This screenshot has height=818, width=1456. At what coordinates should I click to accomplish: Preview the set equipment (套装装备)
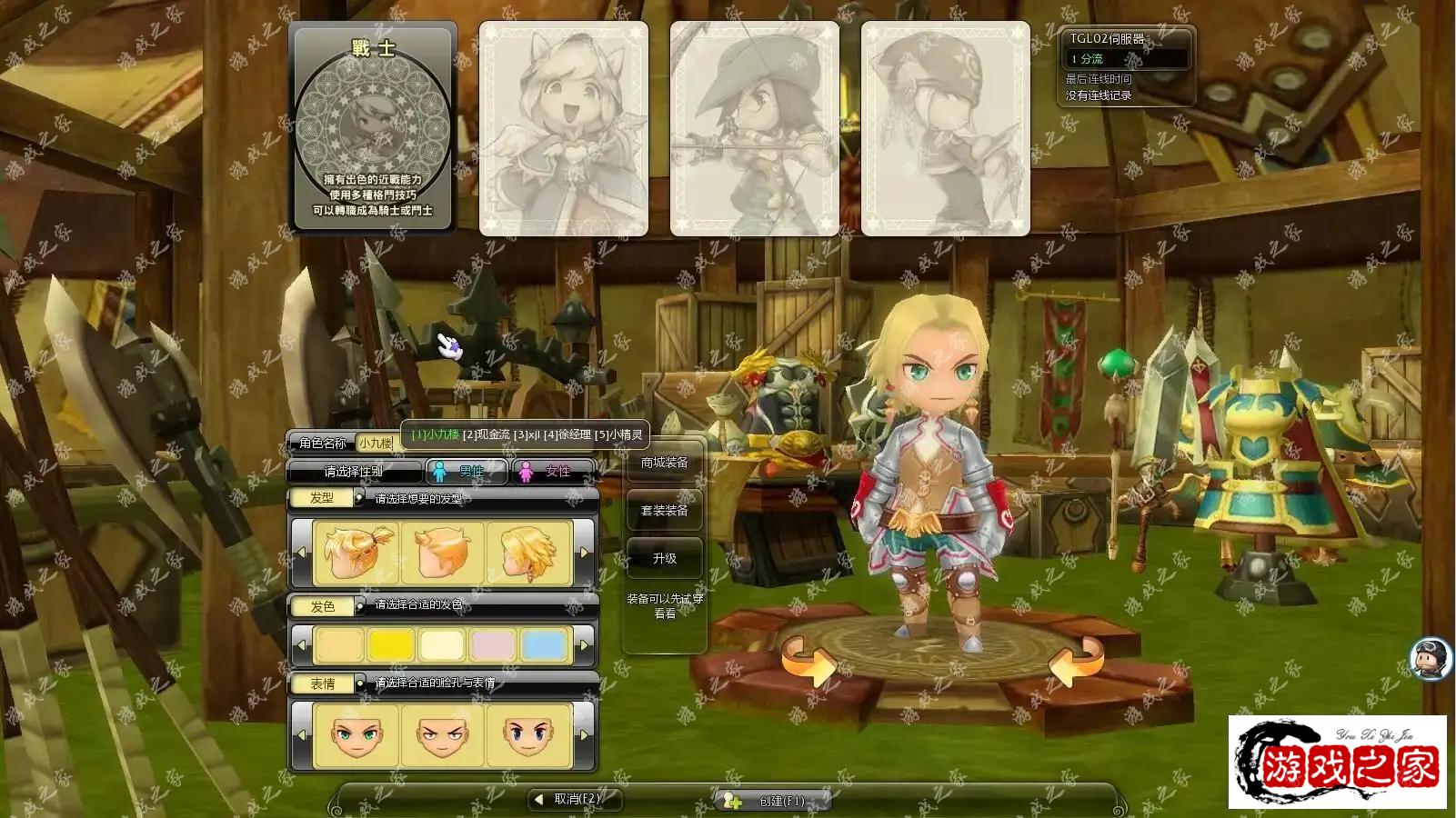click(664, 511)
